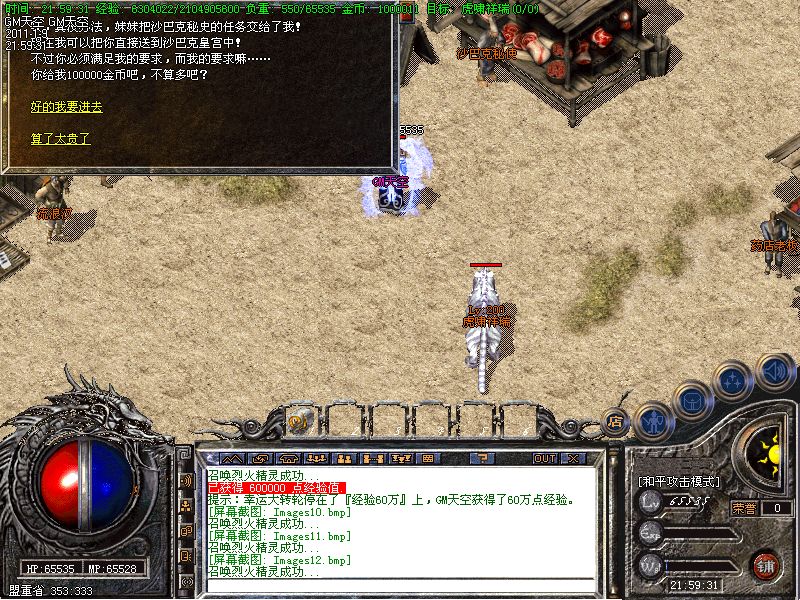
Task: Use the scroll item in belt slot 1
Action: click(x=298, y=422)
